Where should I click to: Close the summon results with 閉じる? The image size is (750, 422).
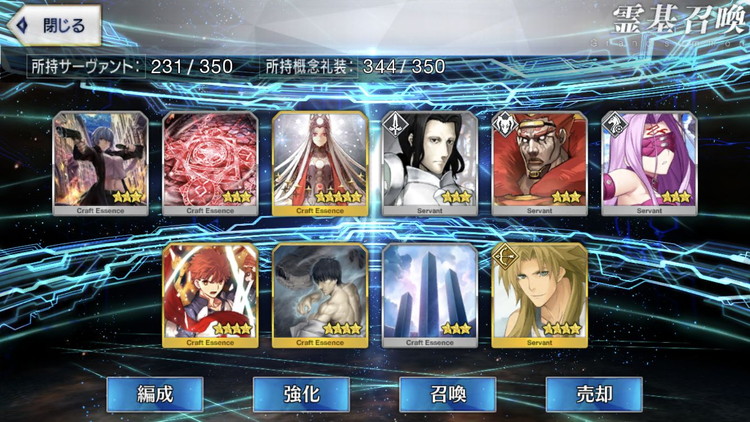coord(54,25)
